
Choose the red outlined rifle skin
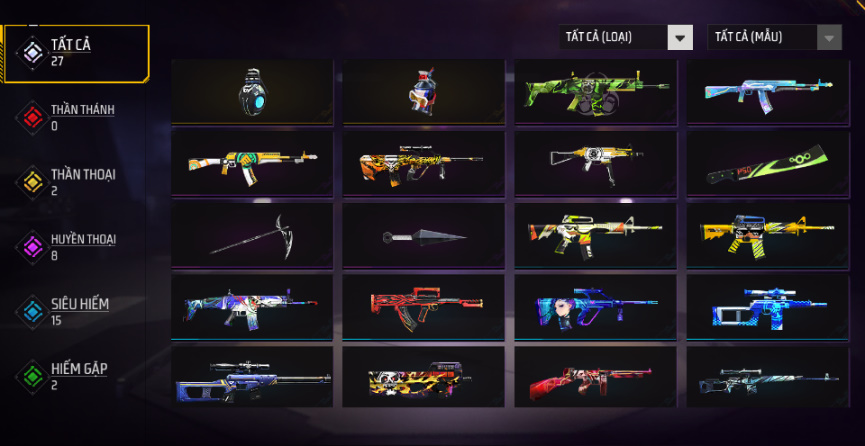[x=423, y=305]
